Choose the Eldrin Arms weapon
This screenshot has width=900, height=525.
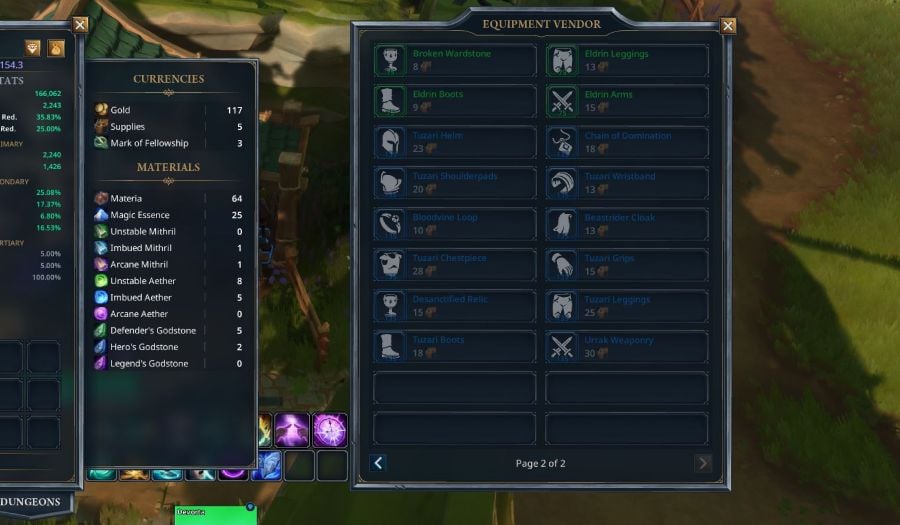(x=627, y=101)
